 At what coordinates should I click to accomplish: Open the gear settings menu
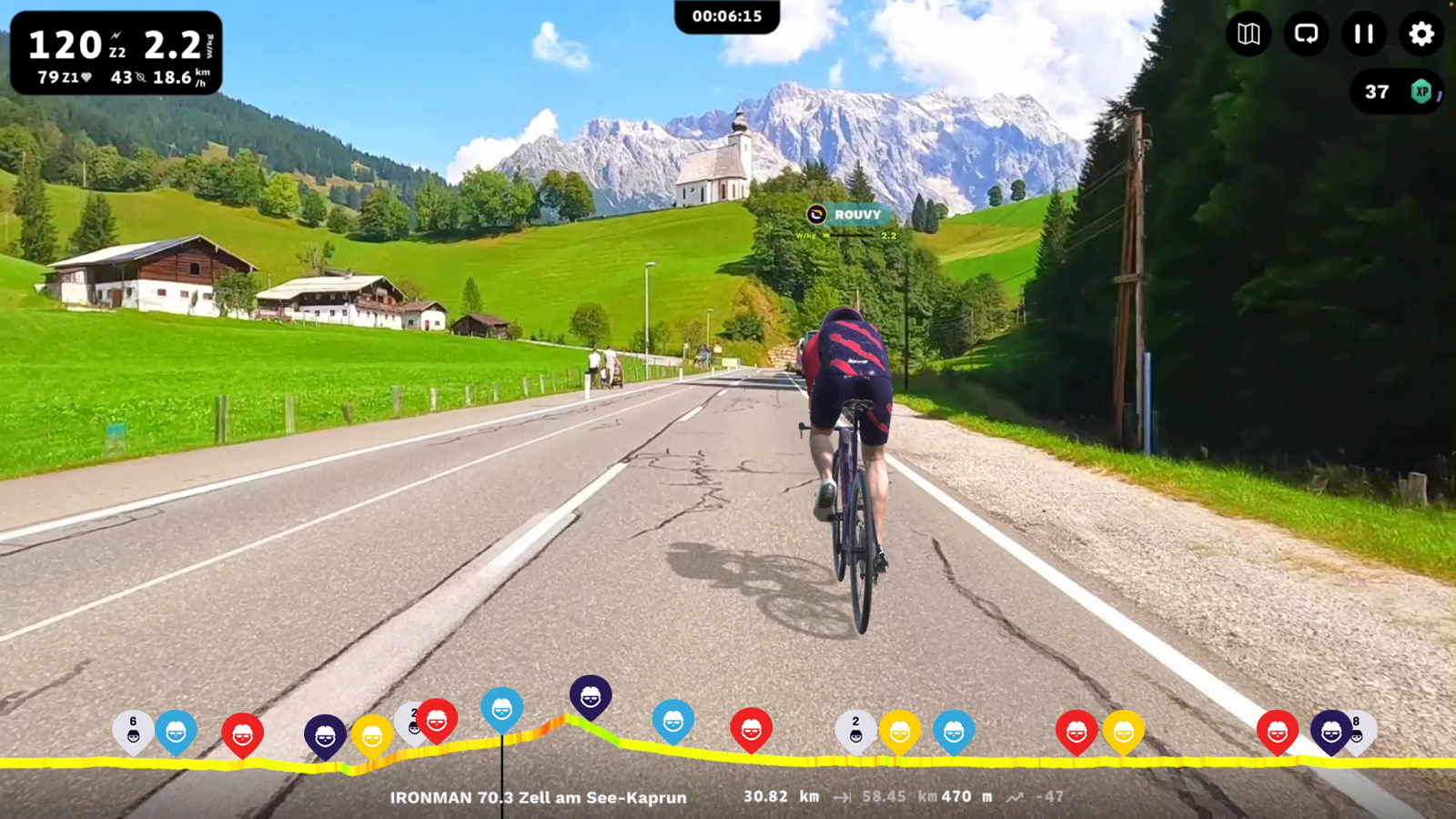coord(1421,35)
